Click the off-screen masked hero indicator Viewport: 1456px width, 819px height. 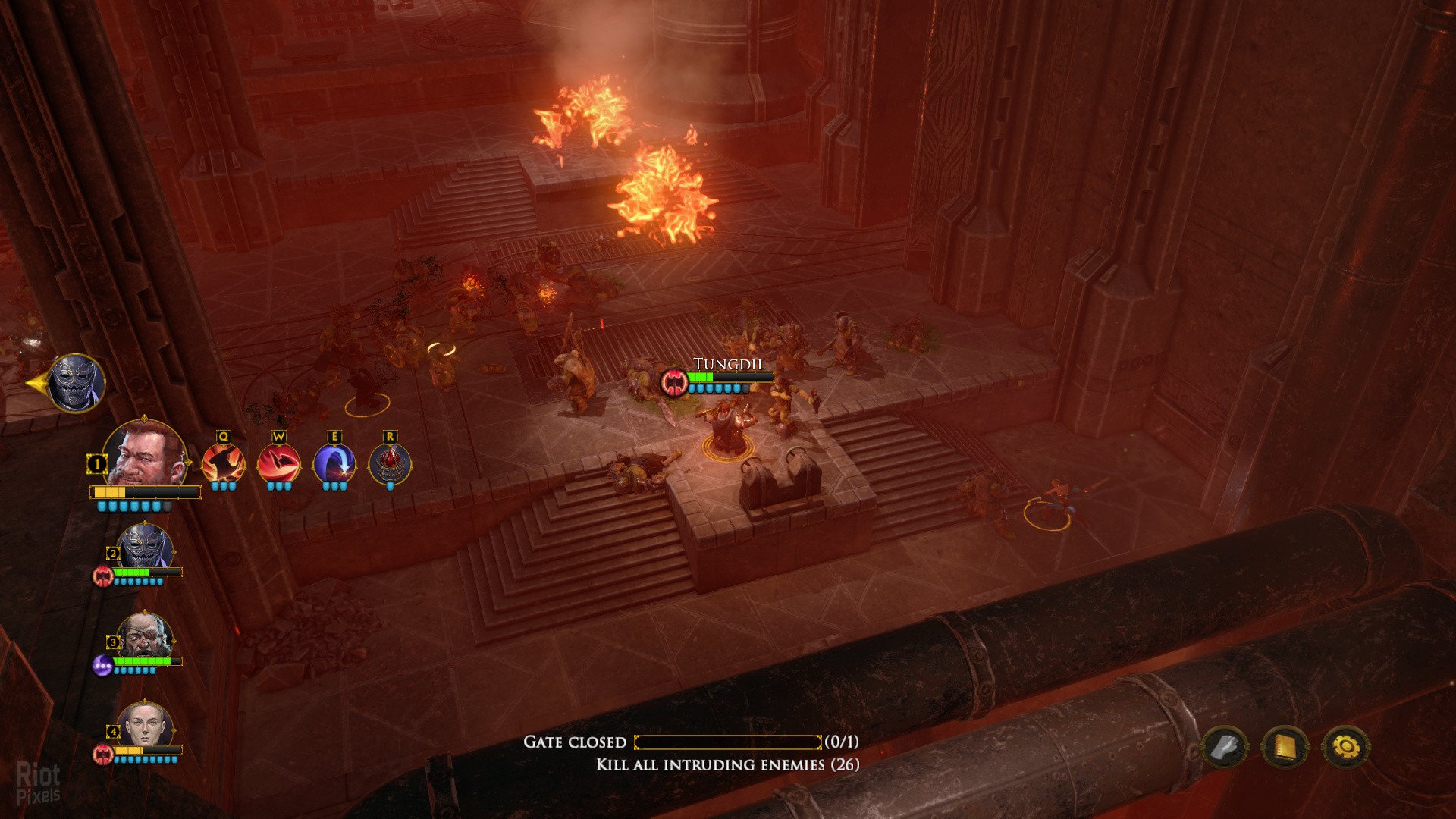(76, 383)
